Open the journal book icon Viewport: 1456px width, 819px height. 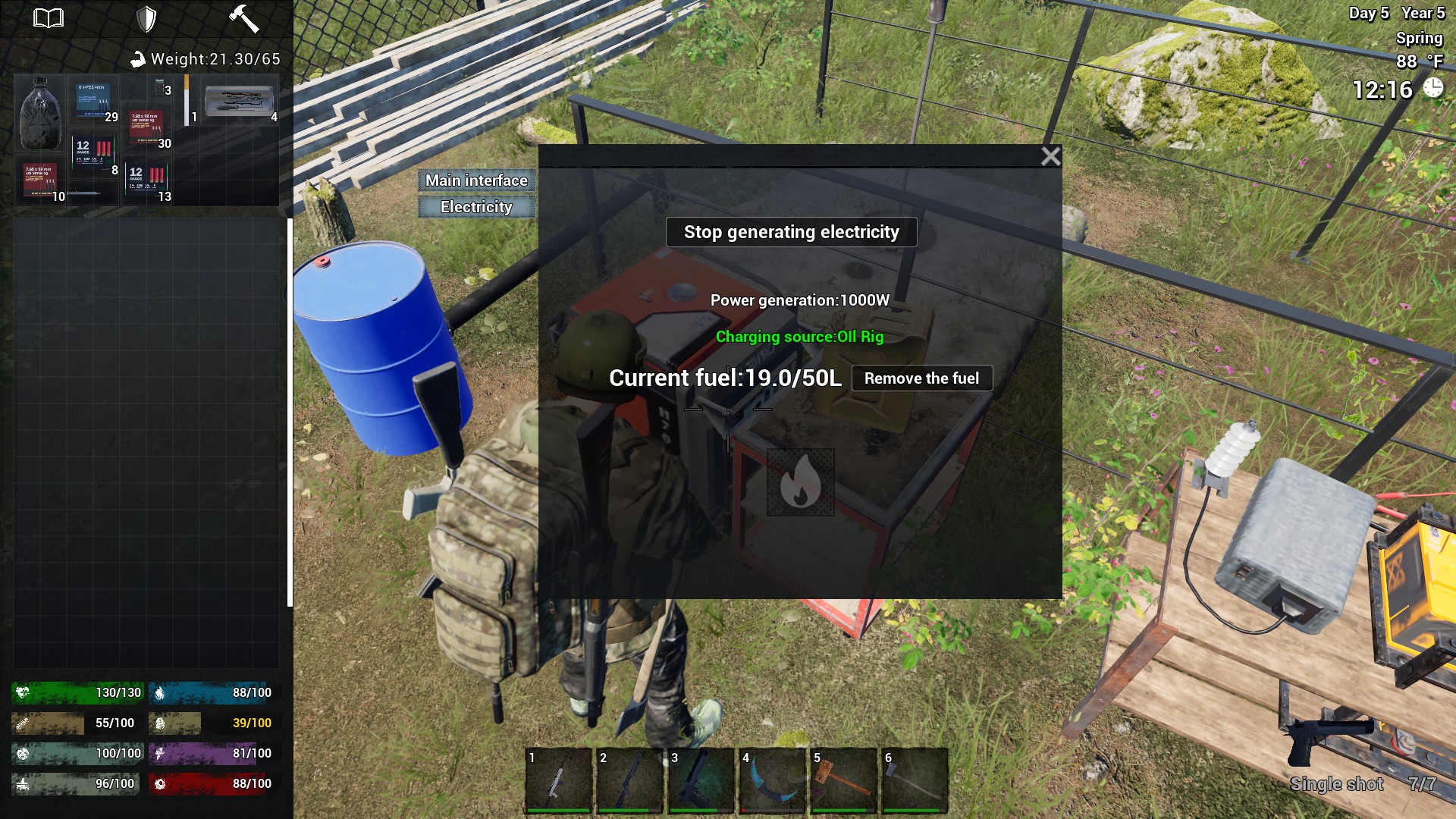[49, 18]
